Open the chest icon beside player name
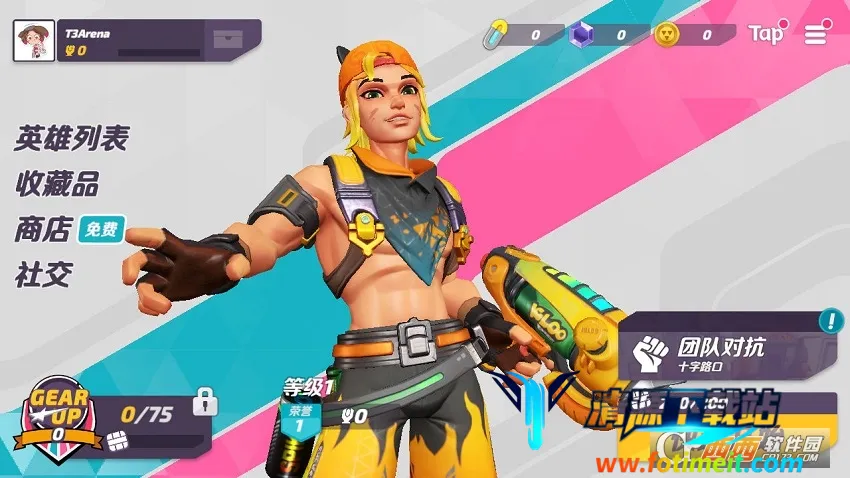 pyautogui.click(x=227, y=40)
